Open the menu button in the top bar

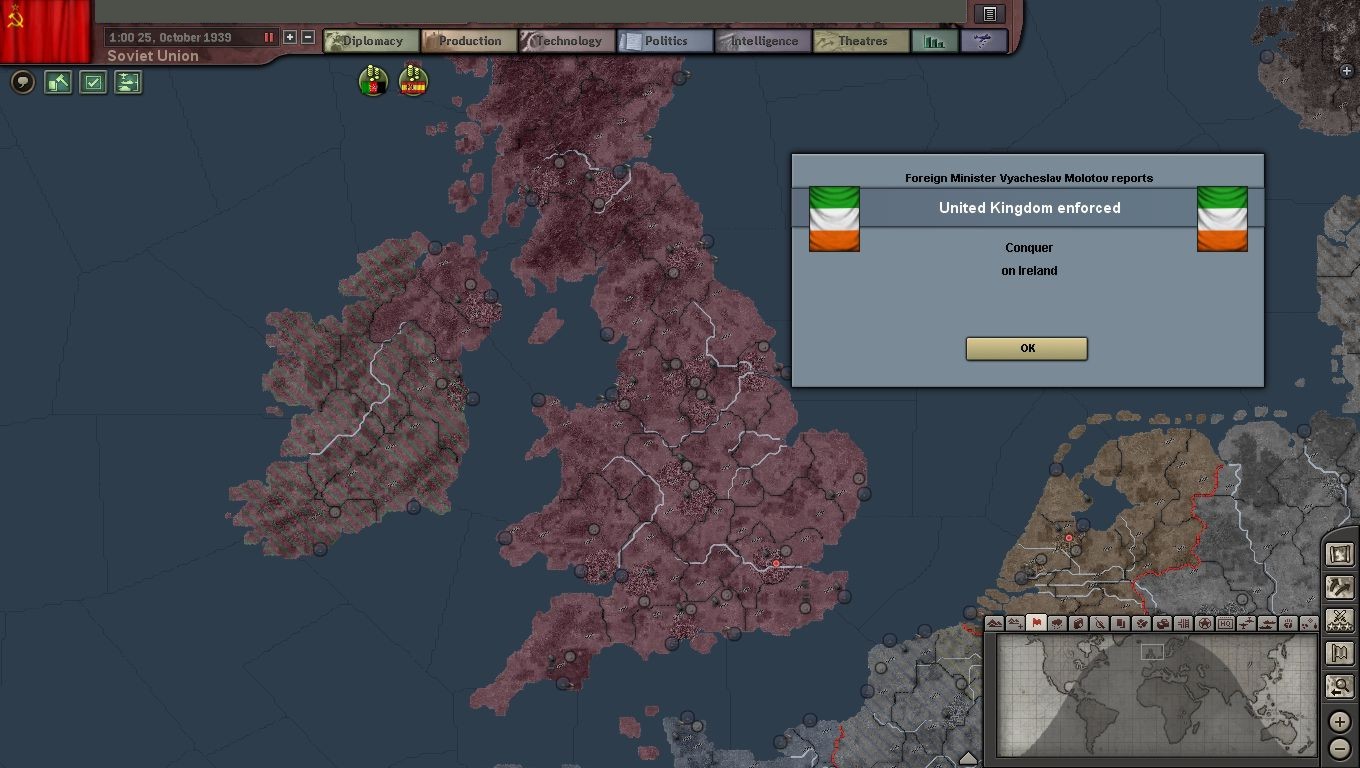(989, 13)
